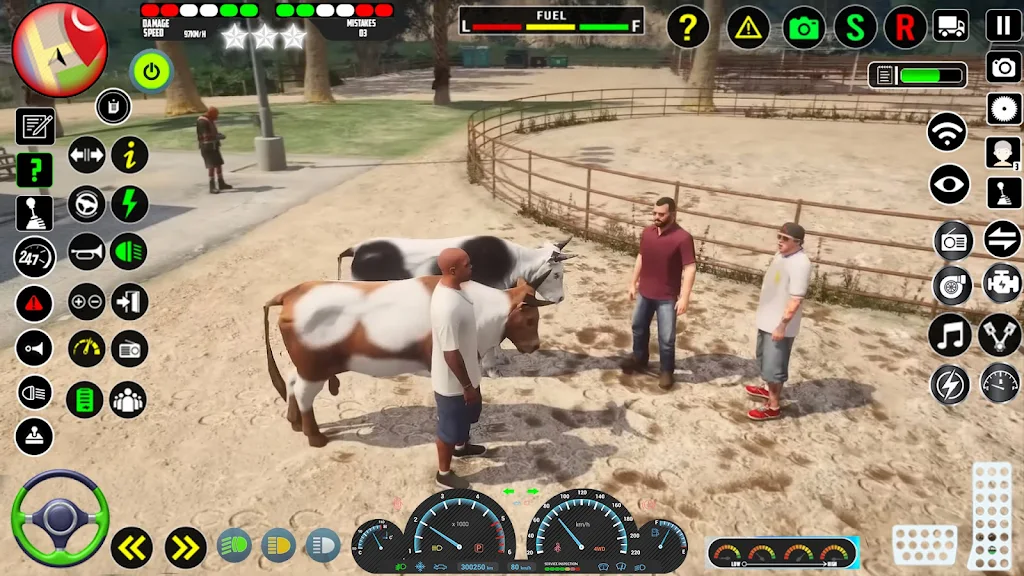Tap the left double-arrow turn signal
The image size is (1024, 576).
pyautogui.click(x=131, y=546)
